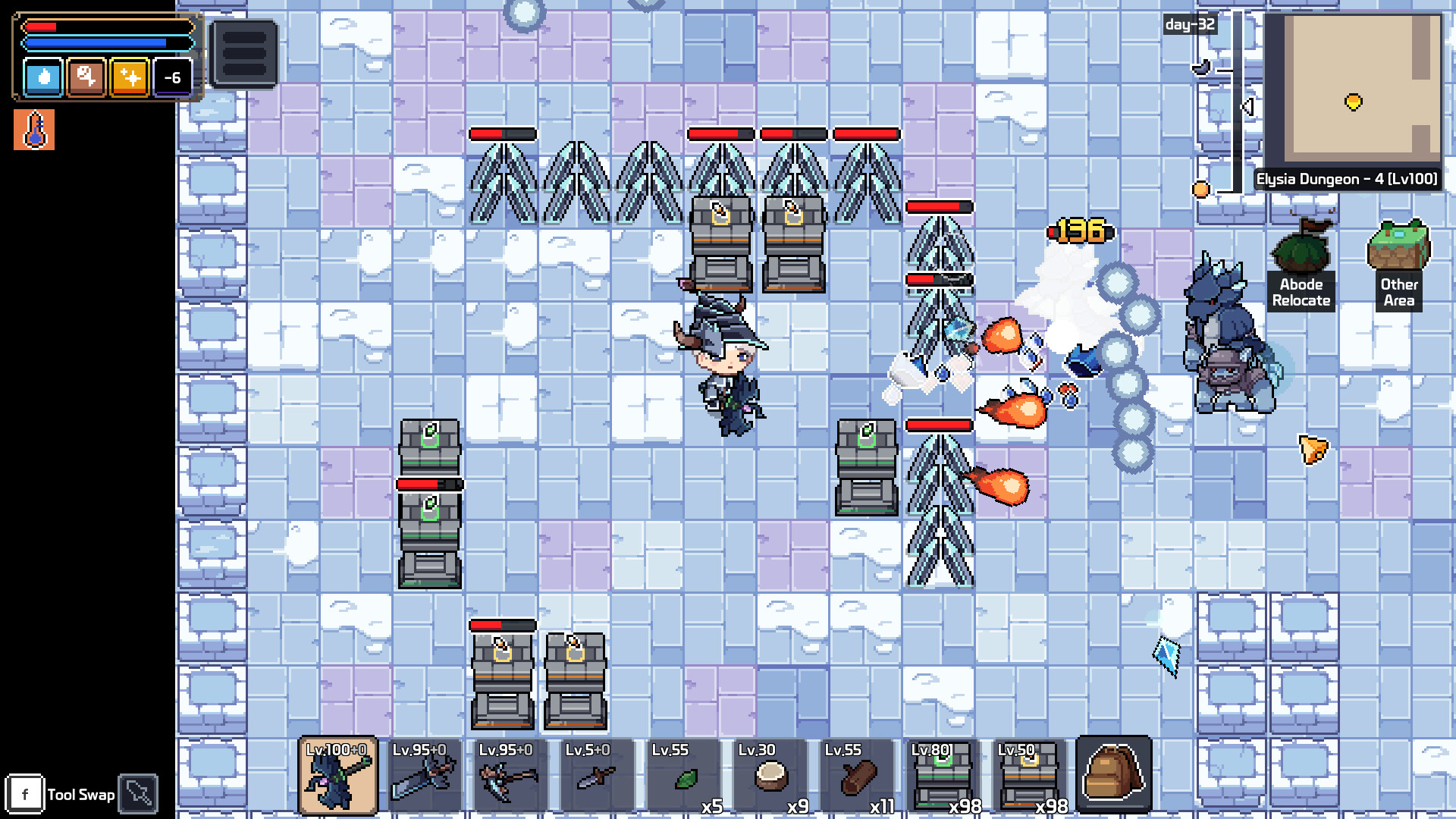Select the Lv.30 coconut item stack
The image size is (1456, 819).
(767, 773)
